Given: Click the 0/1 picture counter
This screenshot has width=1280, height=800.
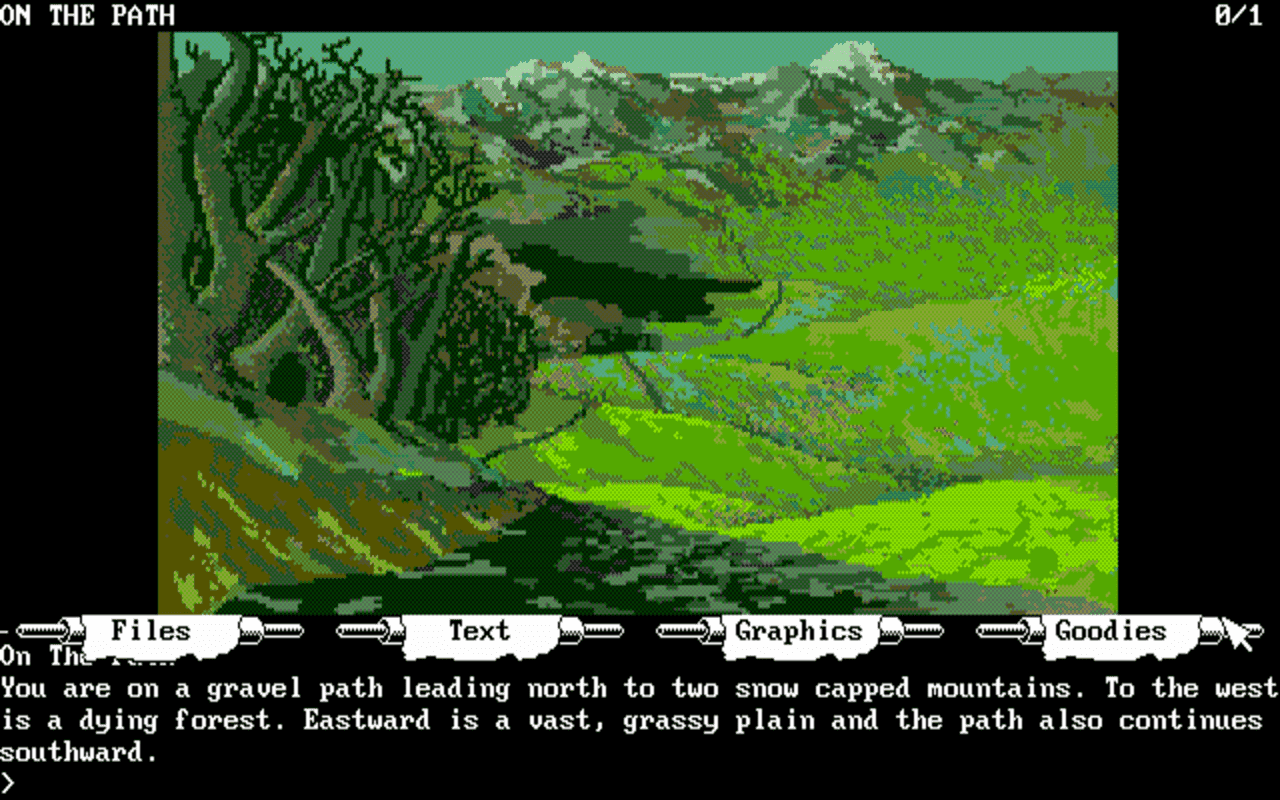Looking at the screenshot, I should 1237,15.
